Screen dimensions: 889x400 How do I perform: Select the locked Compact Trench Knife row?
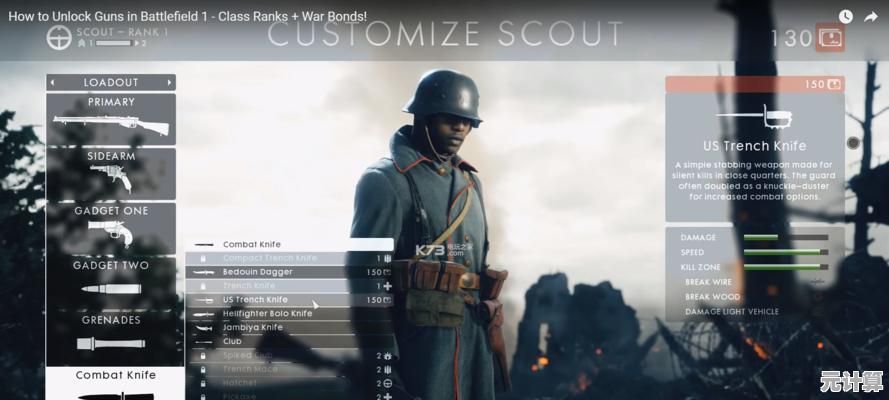coord(288,258)
